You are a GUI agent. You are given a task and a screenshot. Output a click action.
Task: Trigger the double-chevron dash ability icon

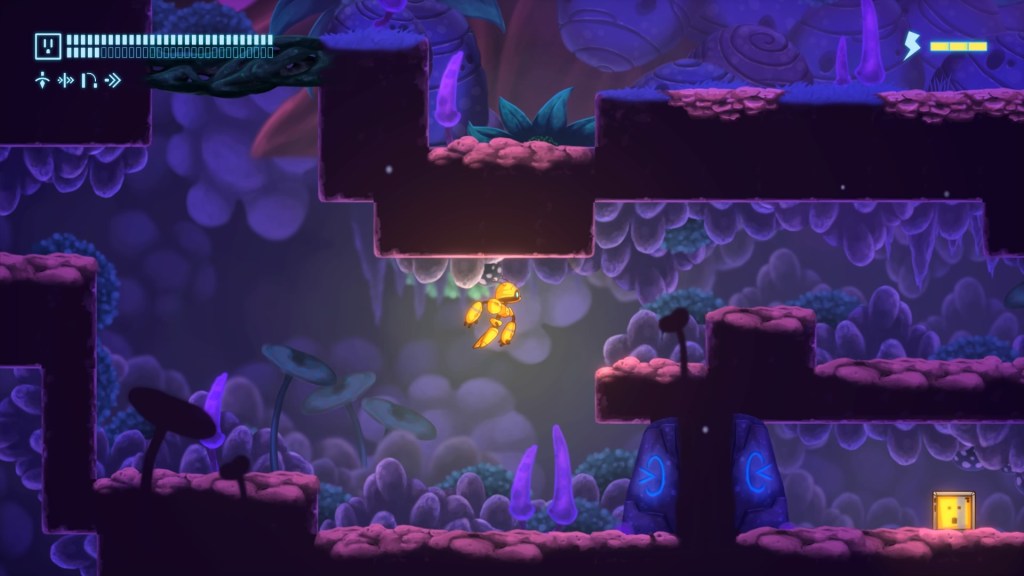(x=113, y=80)
